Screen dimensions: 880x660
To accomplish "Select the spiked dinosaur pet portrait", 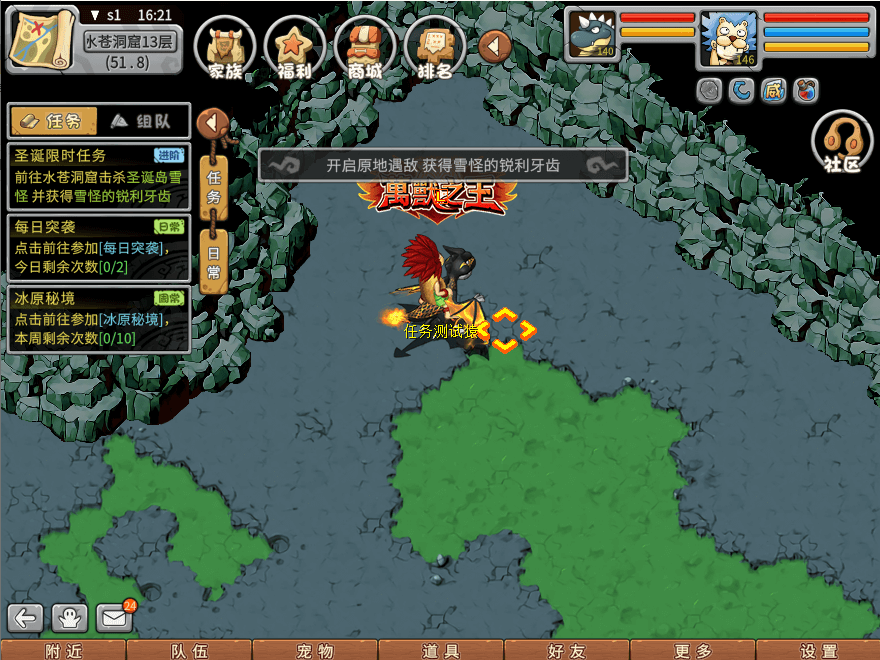I will [x=592, y=35].
